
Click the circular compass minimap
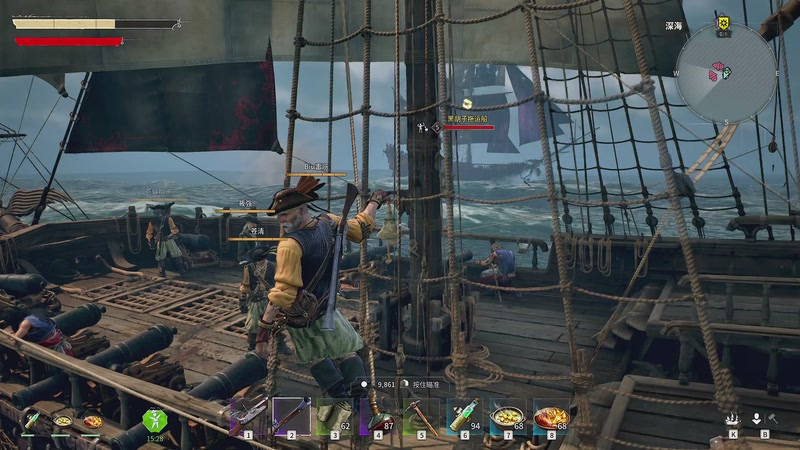click(x=725, y=73)
